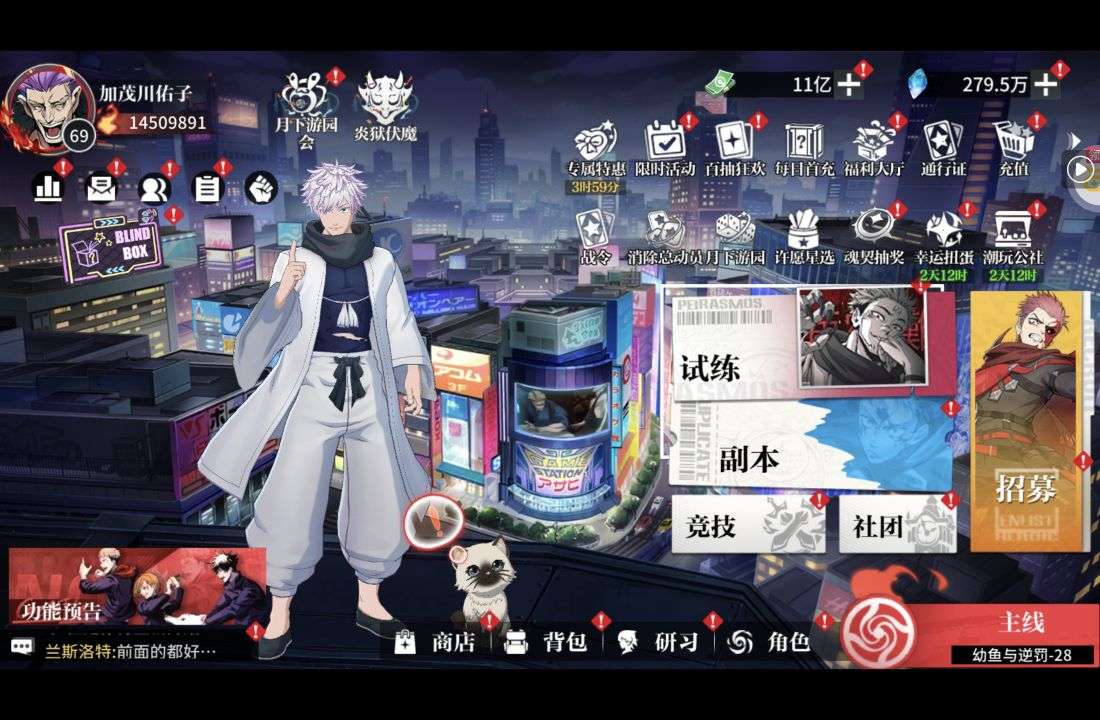Open the 限时活动 limited-time events
The width and height of the screenshot is (1100, 720).
[x=665, y=150]
